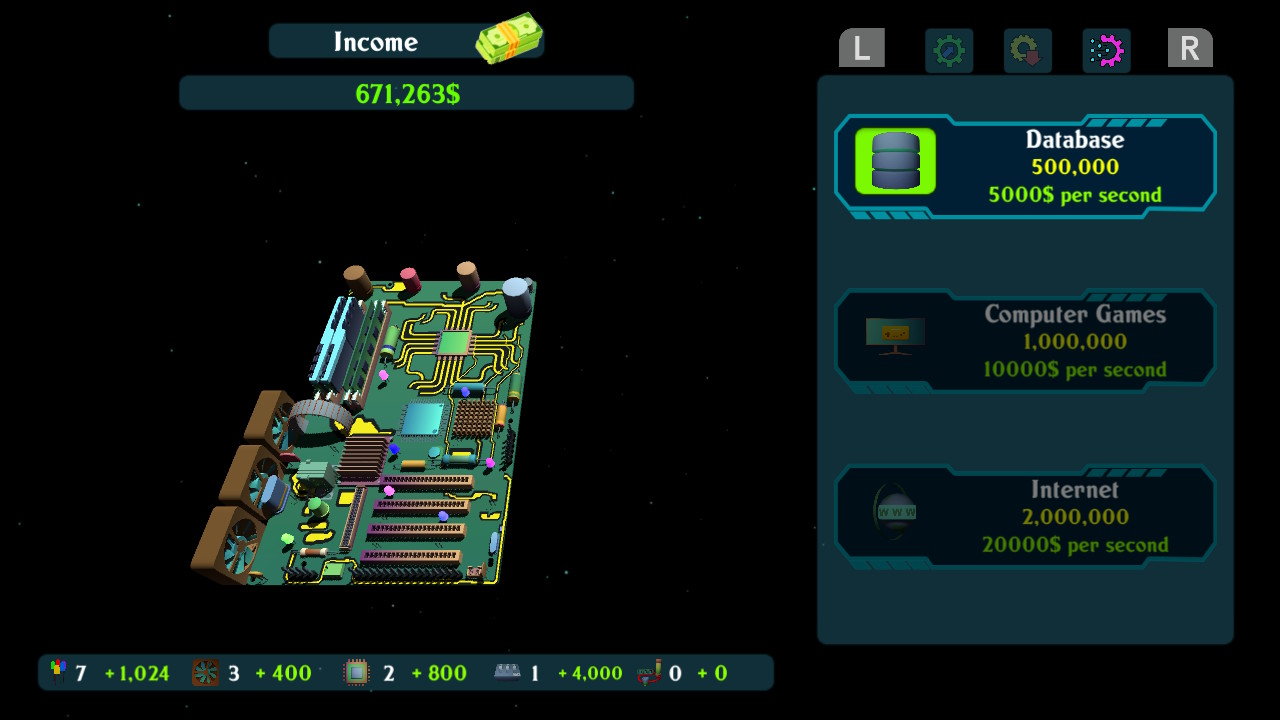Click the money stack icon beside Income
Image resolution: width=1280 pixels, height=720 pixels.
tap(510, 38)
